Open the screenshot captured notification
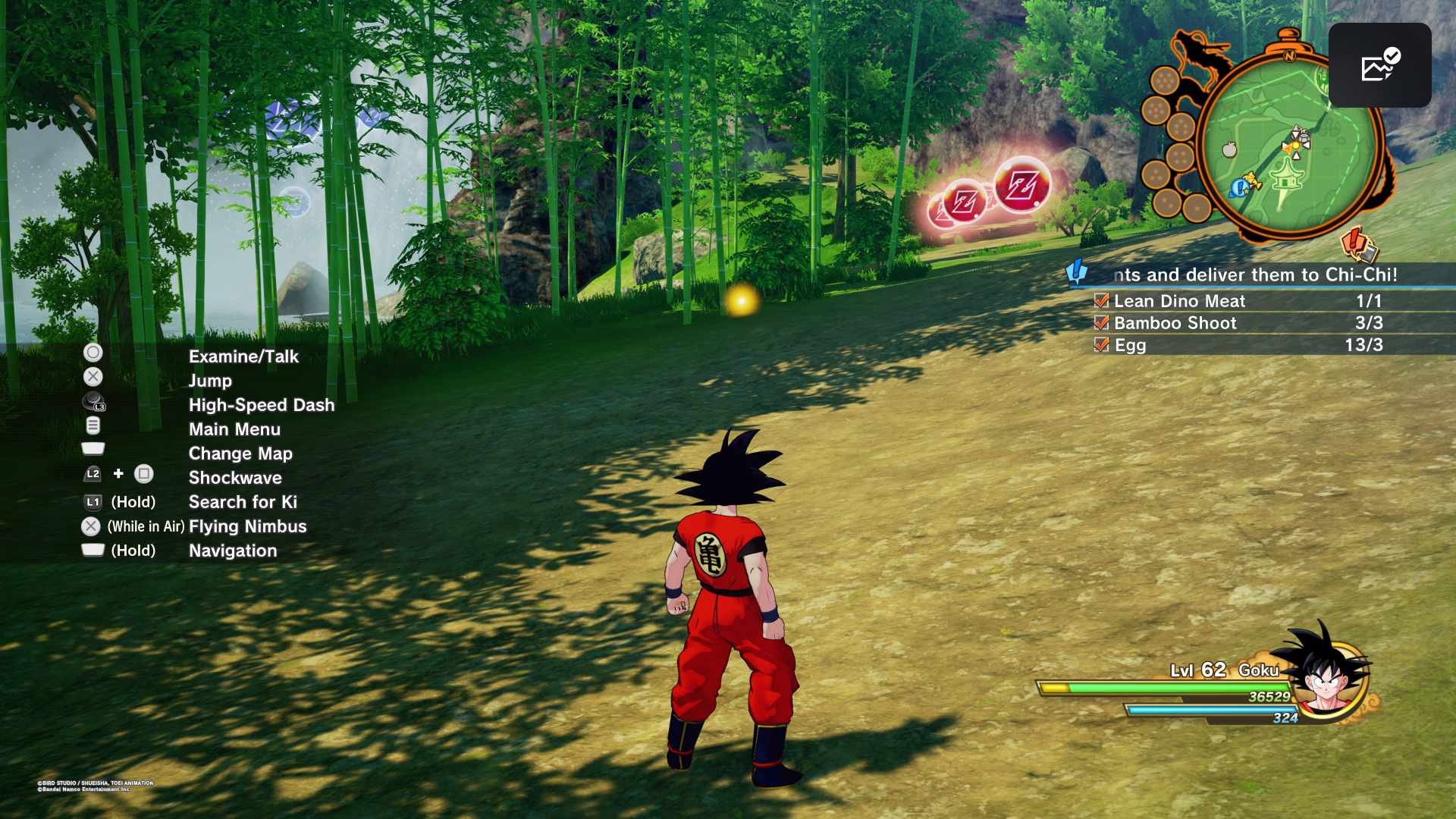This screenshot has height=819, width=1456. pos(1379,65)
